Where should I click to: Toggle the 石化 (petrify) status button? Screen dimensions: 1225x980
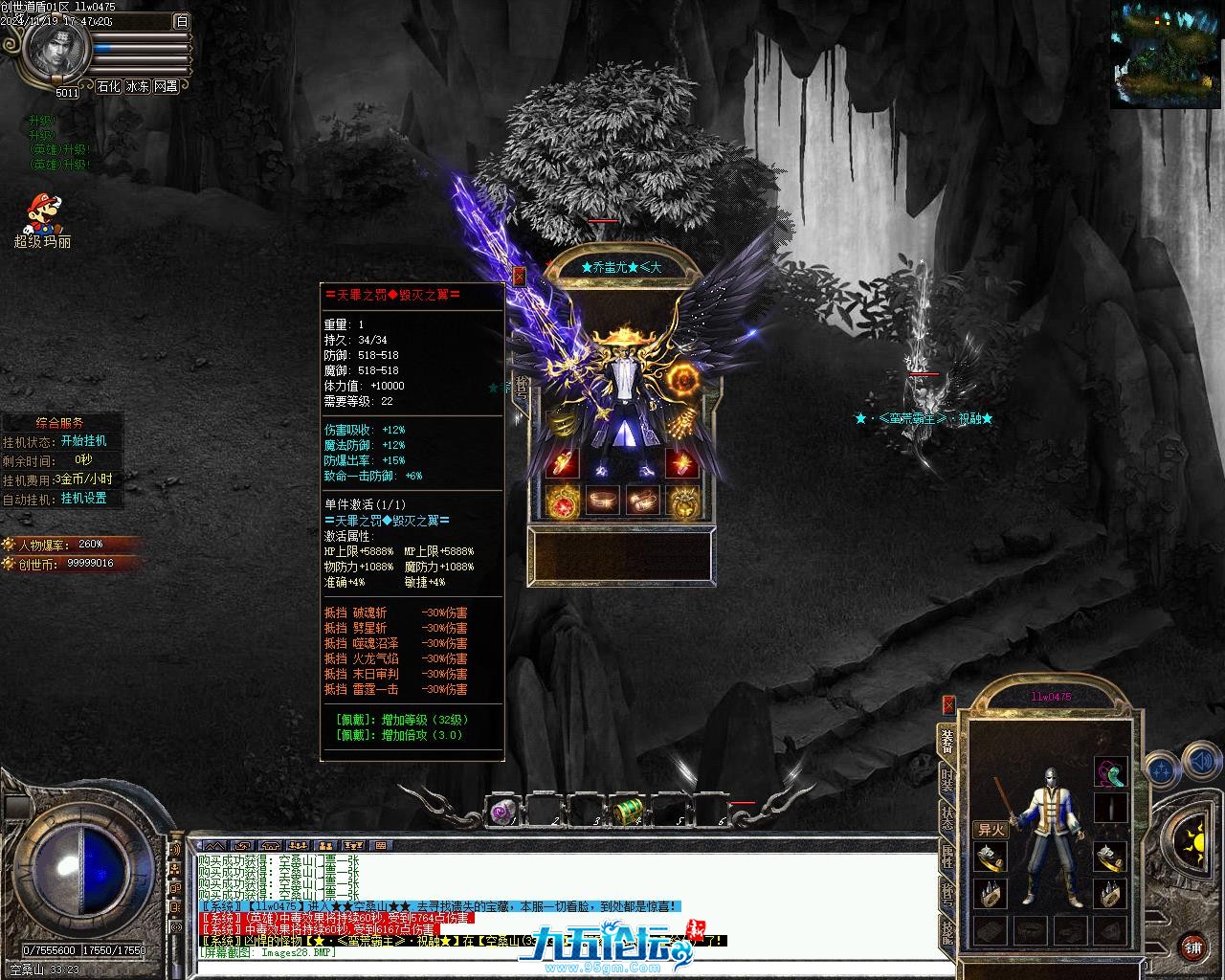(108, 86)
